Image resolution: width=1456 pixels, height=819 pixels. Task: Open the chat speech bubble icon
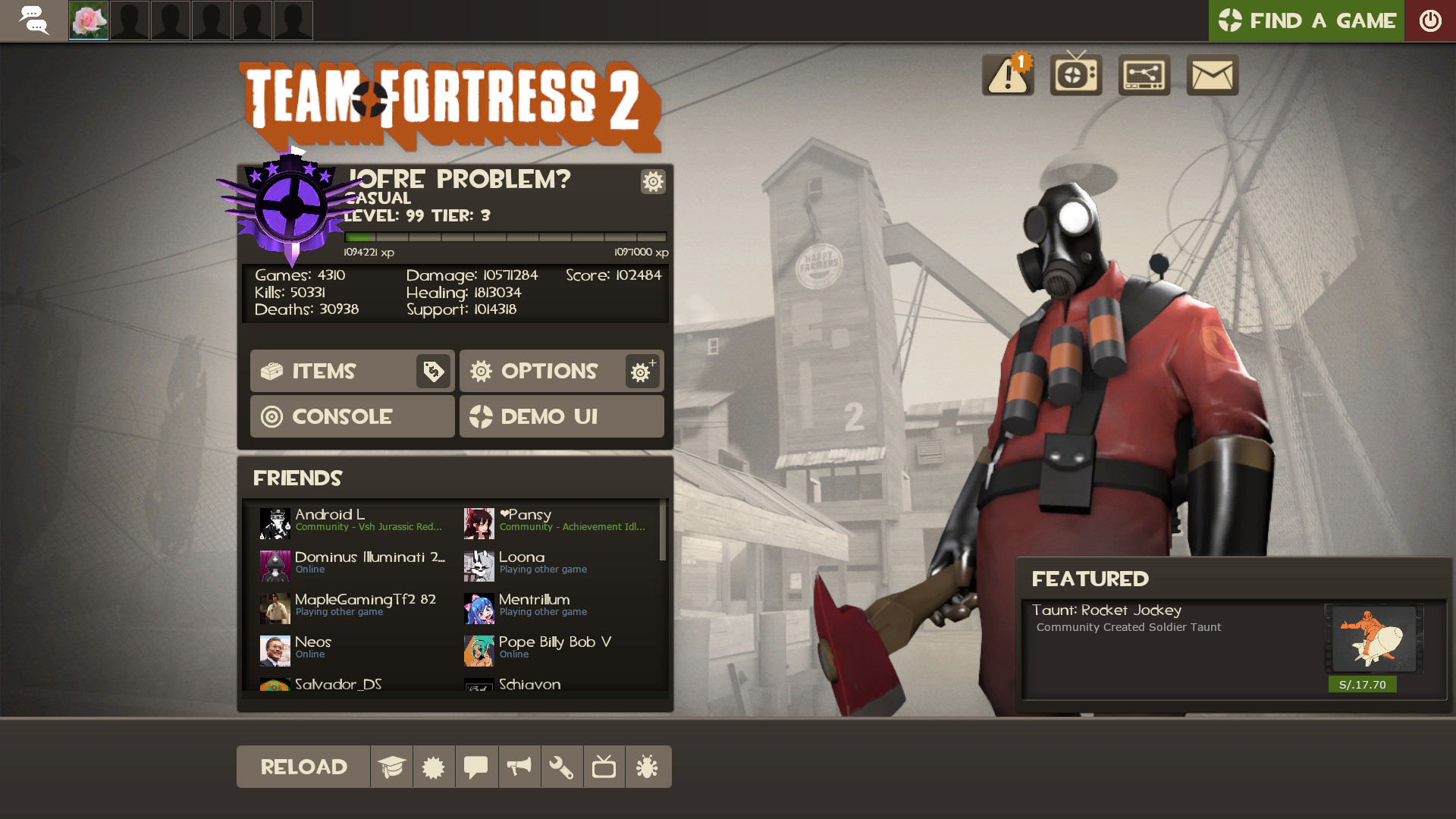(476, 767)
